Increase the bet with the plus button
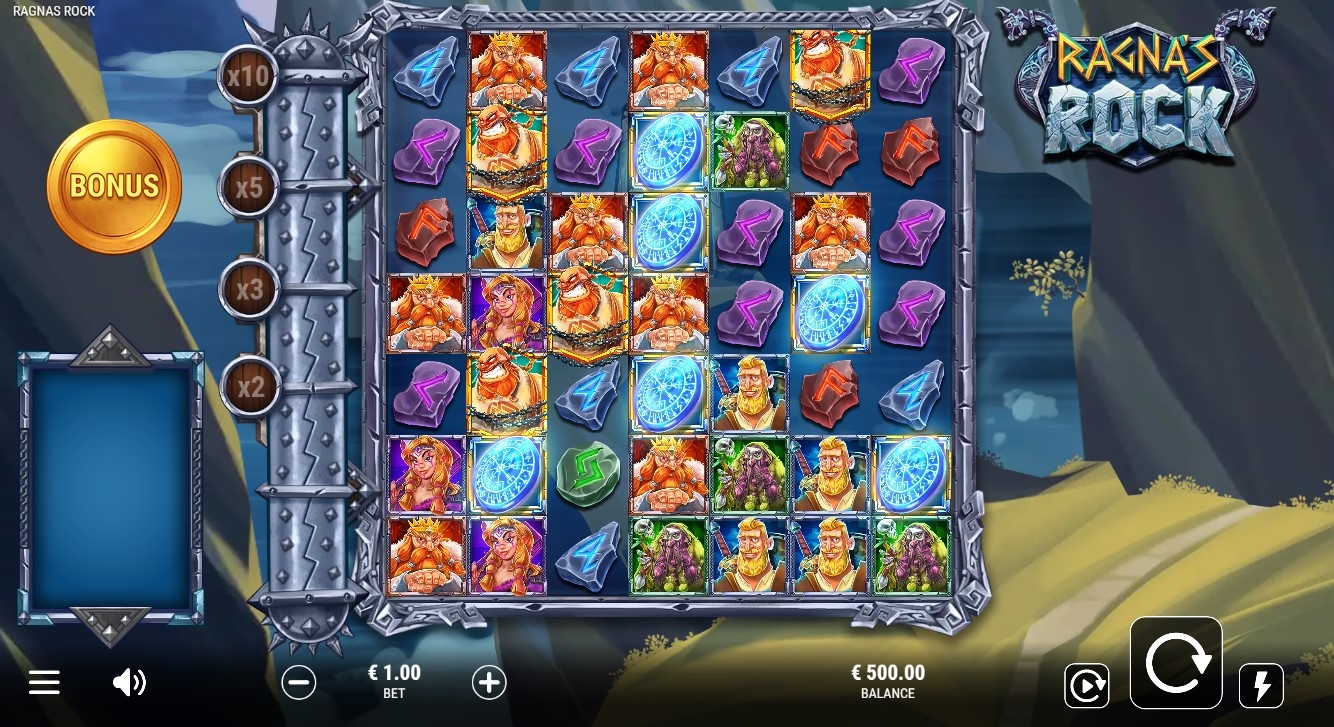 click(x=489, y=683)
